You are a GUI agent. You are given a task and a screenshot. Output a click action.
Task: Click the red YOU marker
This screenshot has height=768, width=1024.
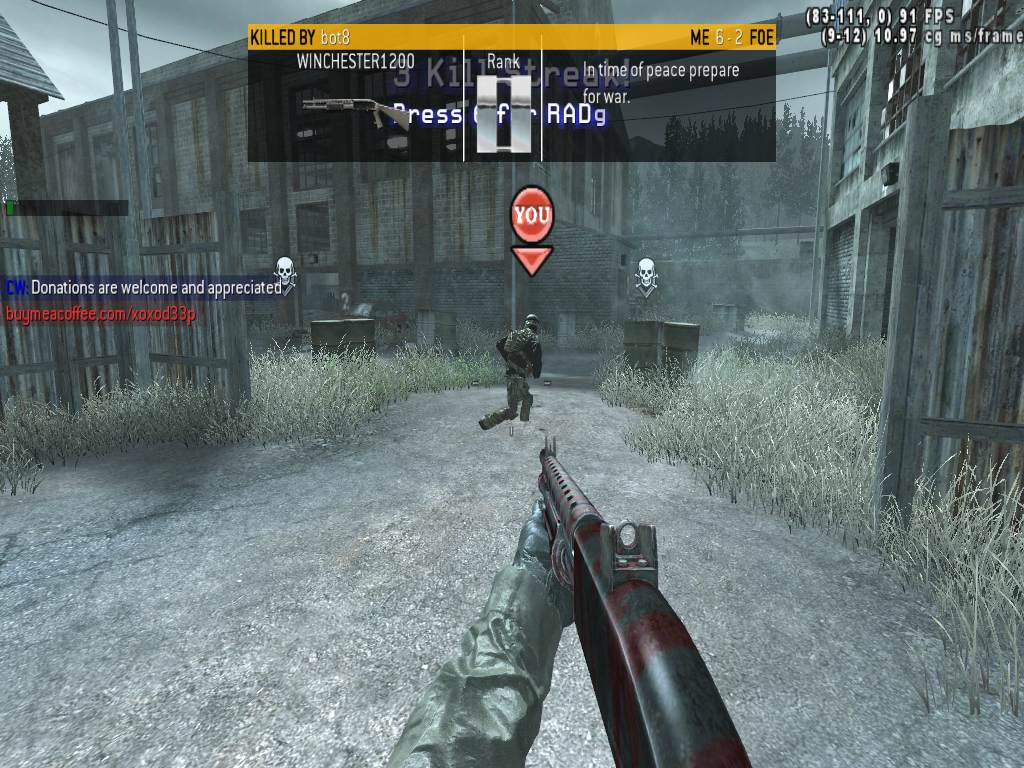tap(532, 215)
